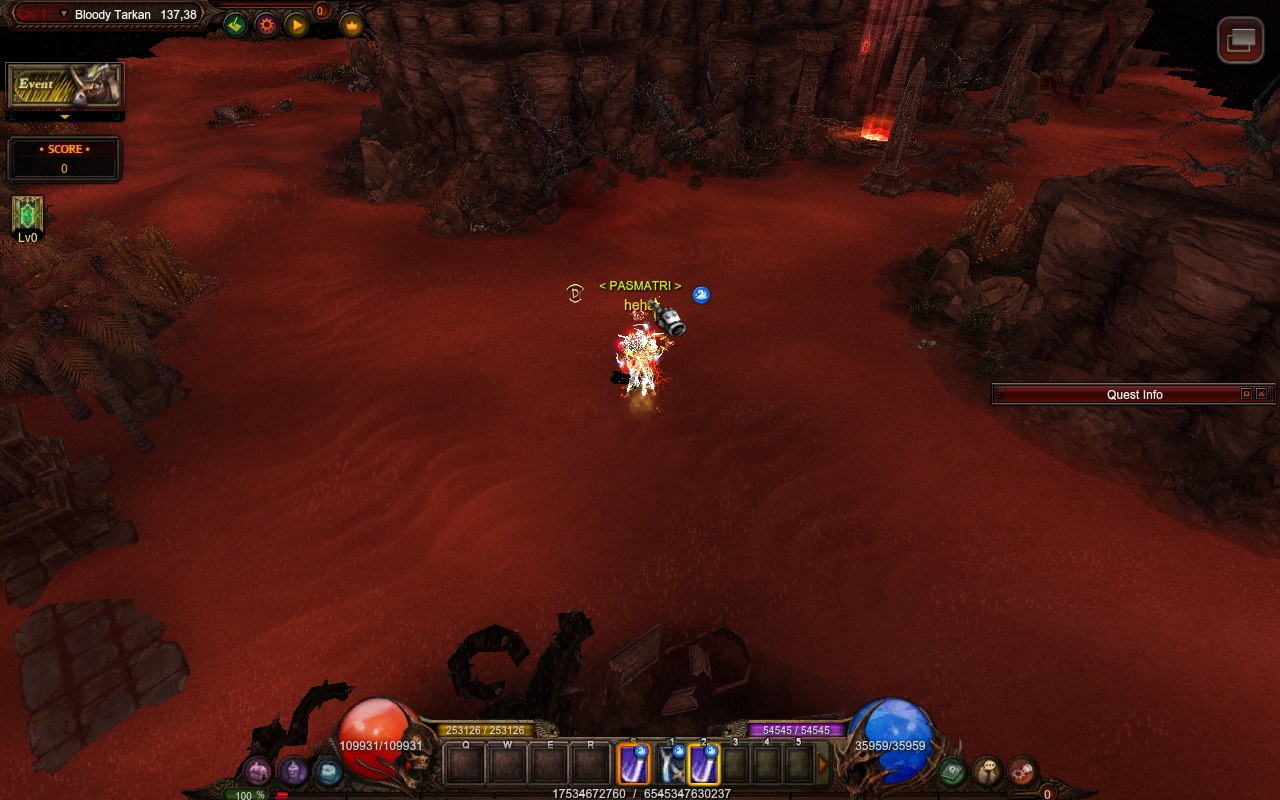1280x800 pixels.
Task: Open the green quest book icon
Action: tap(951, 771)
